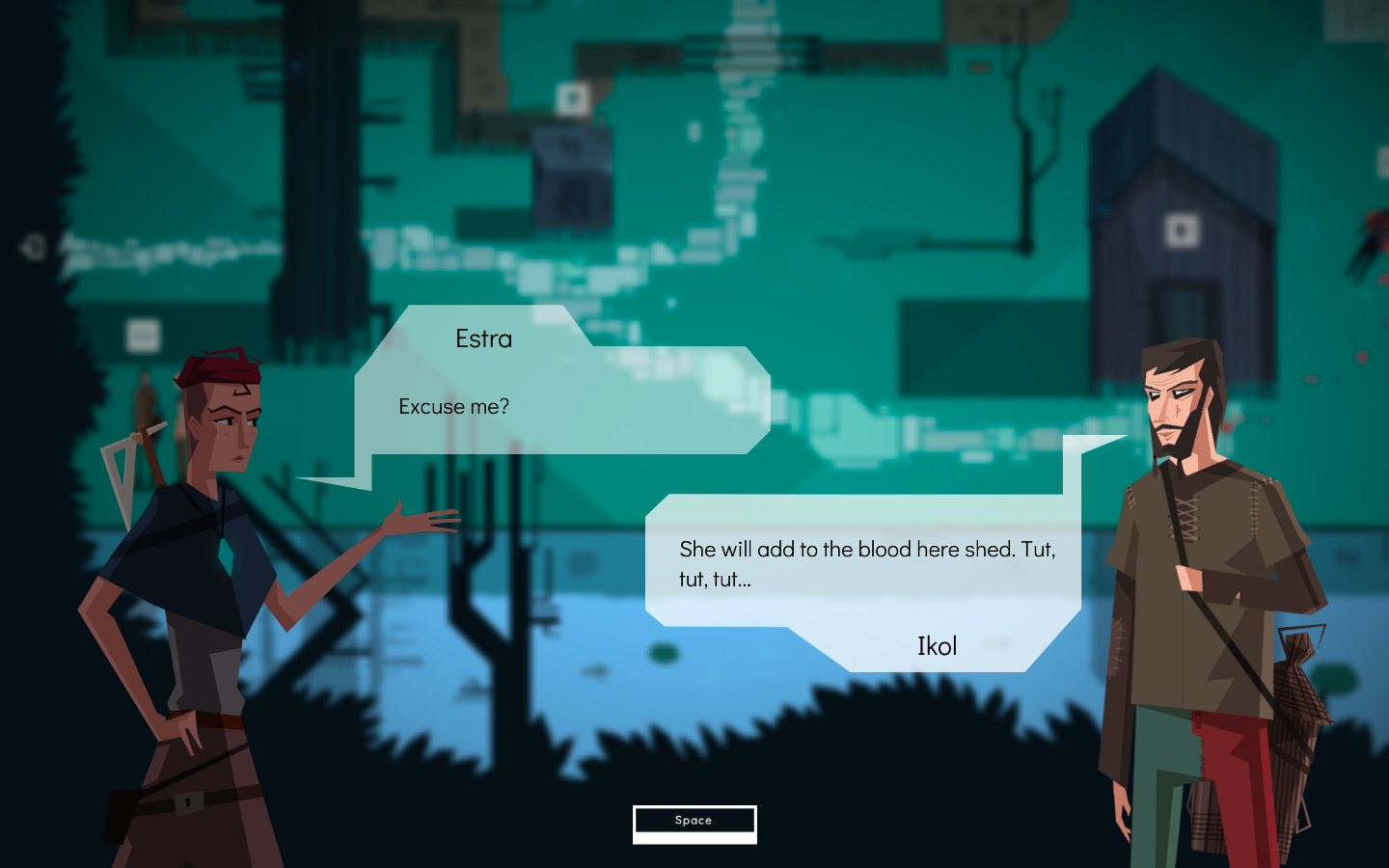Screen dimensions: 1389x868
Task: Click the character Estra on the left
Action: (193, 598)
